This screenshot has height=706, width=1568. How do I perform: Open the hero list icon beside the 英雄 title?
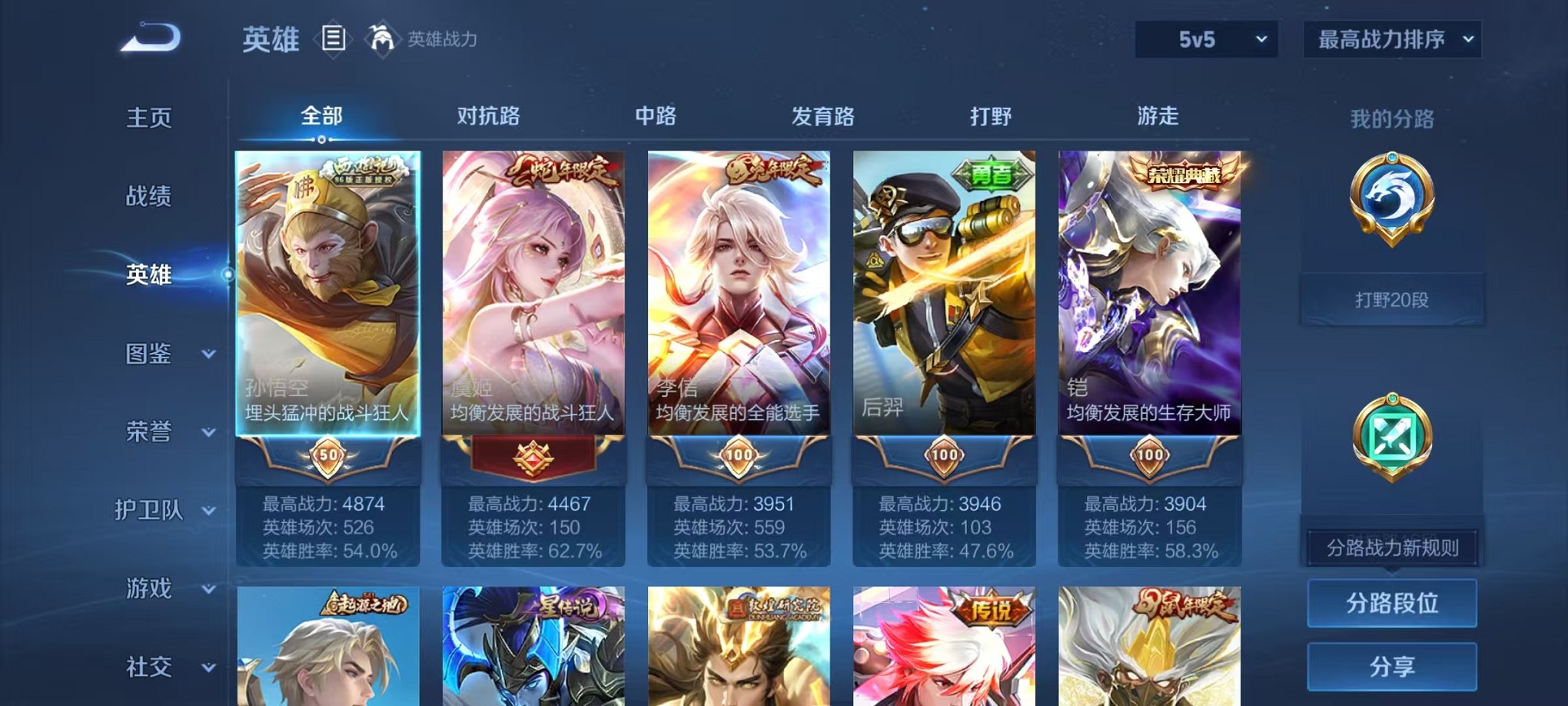[x=334, y=39]
